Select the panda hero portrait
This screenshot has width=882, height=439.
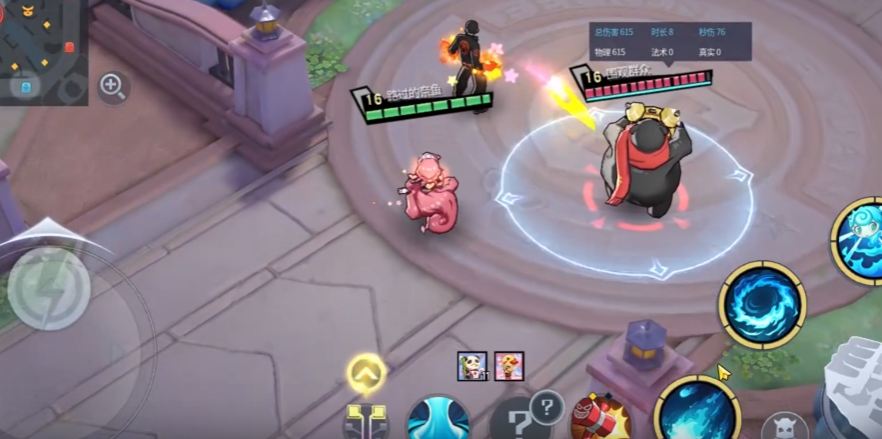(x=471, y=366)
